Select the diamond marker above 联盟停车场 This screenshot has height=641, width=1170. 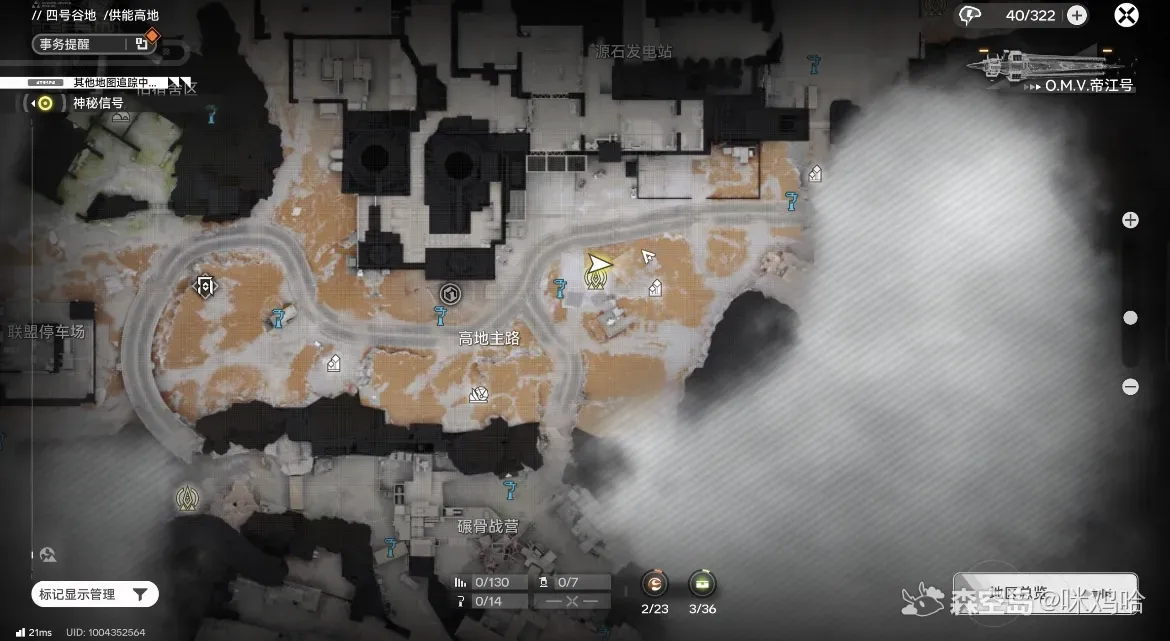coord(205,287)
